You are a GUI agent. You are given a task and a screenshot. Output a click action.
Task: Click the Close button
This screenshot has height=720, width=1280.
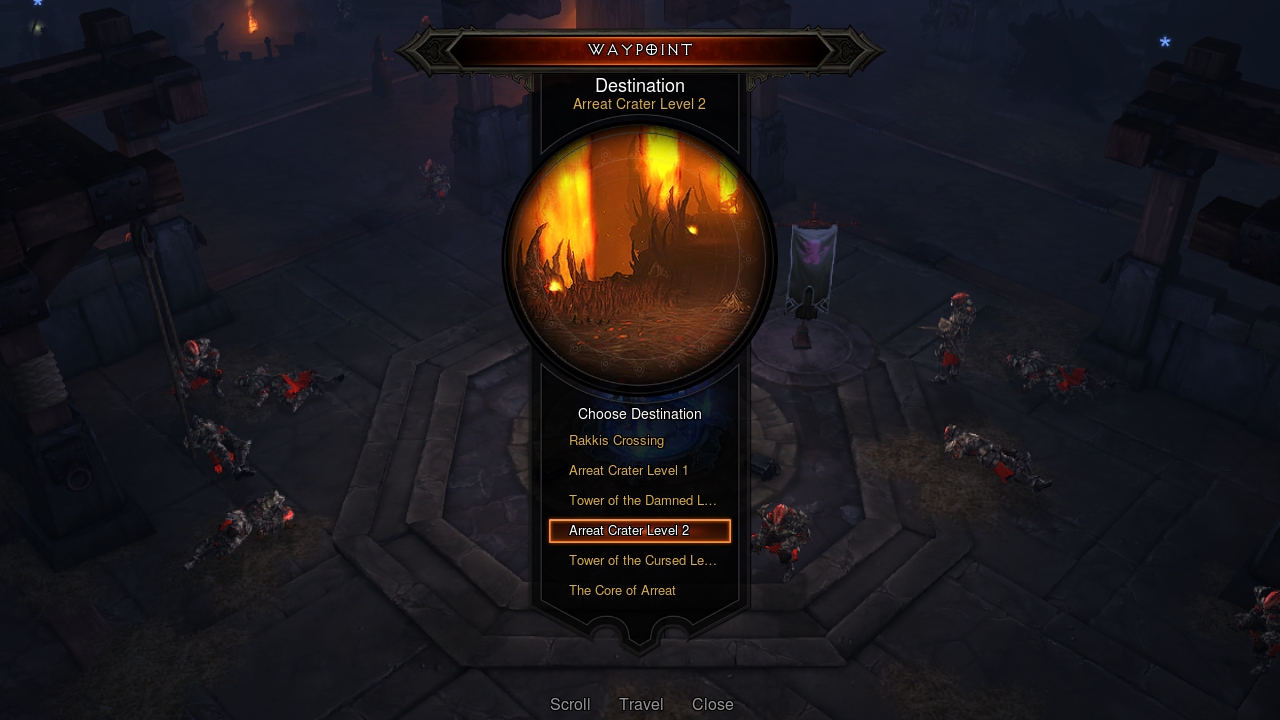coord(712,704)
